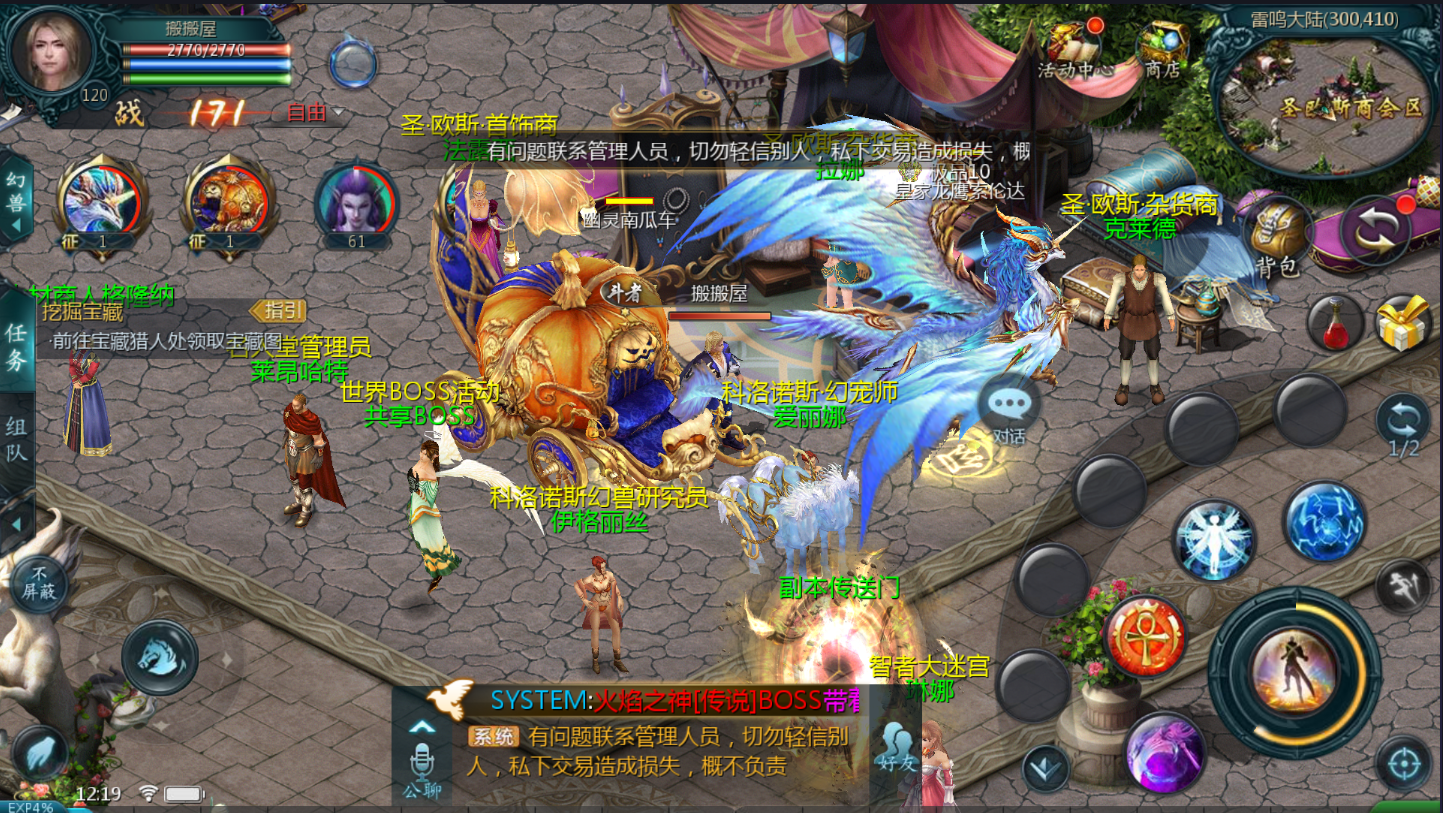1443x813 pixels.
Task: Open the 商店 shop
Action: coord(1162,48)
